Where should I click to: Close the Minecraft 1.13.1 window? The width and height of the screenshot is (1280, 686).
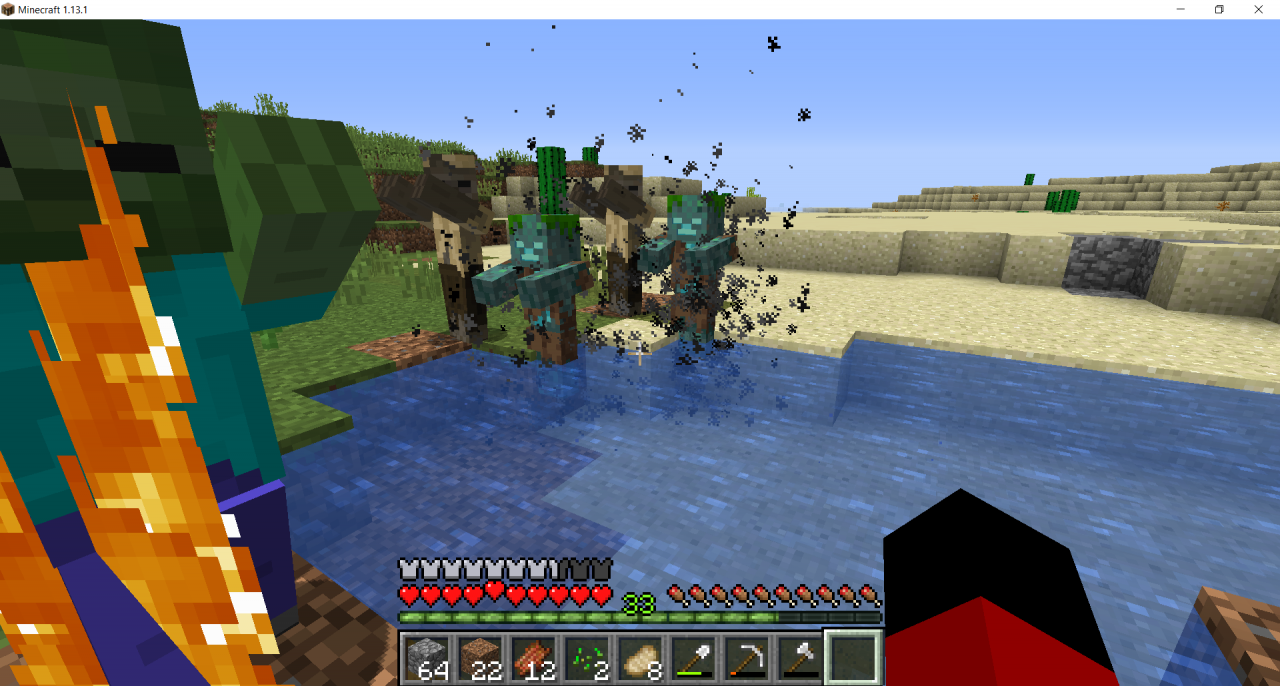point(1257,9)
